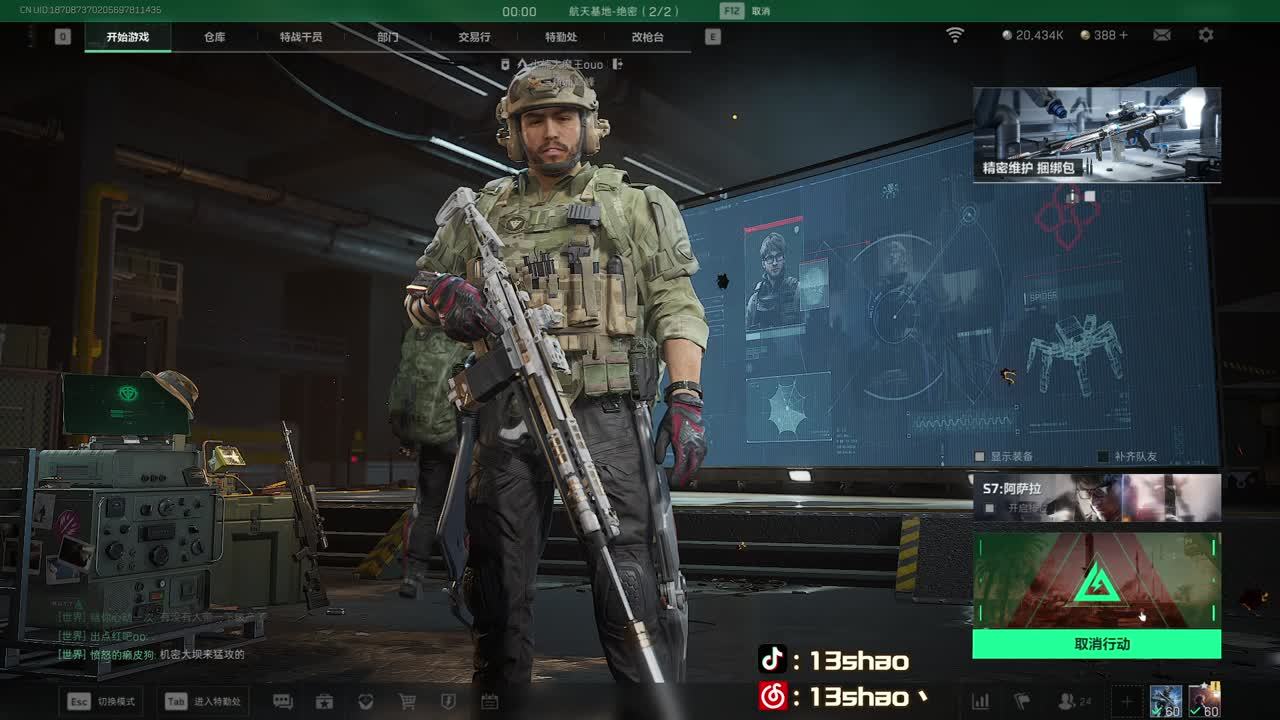
Task: Open the shopping cart store icon
Action: tap(407, 702)
